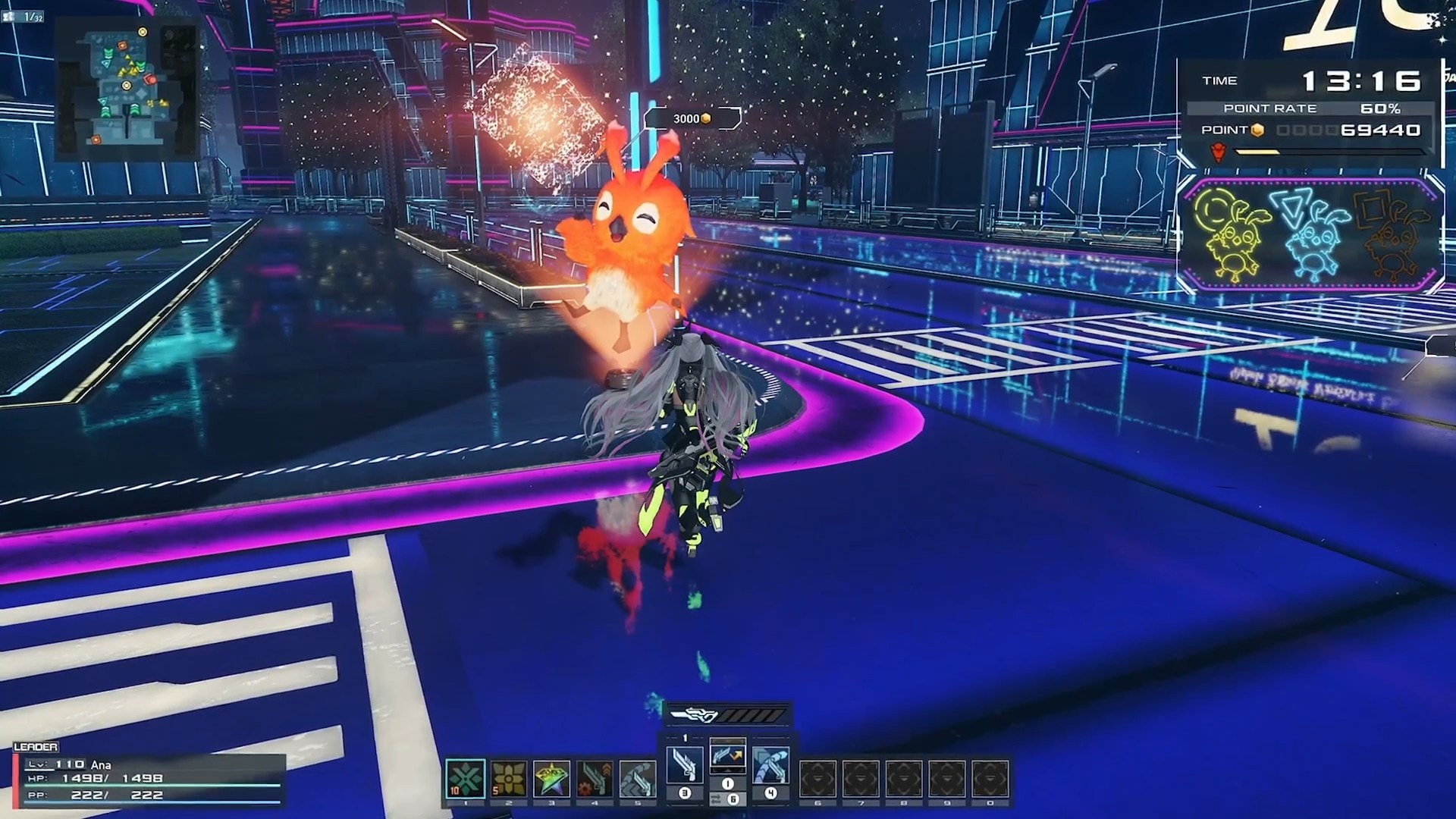Viewport: 1456px width, 819px height.
Task: Activate the rainbow star item slot
Action: [x=551, y=779]
